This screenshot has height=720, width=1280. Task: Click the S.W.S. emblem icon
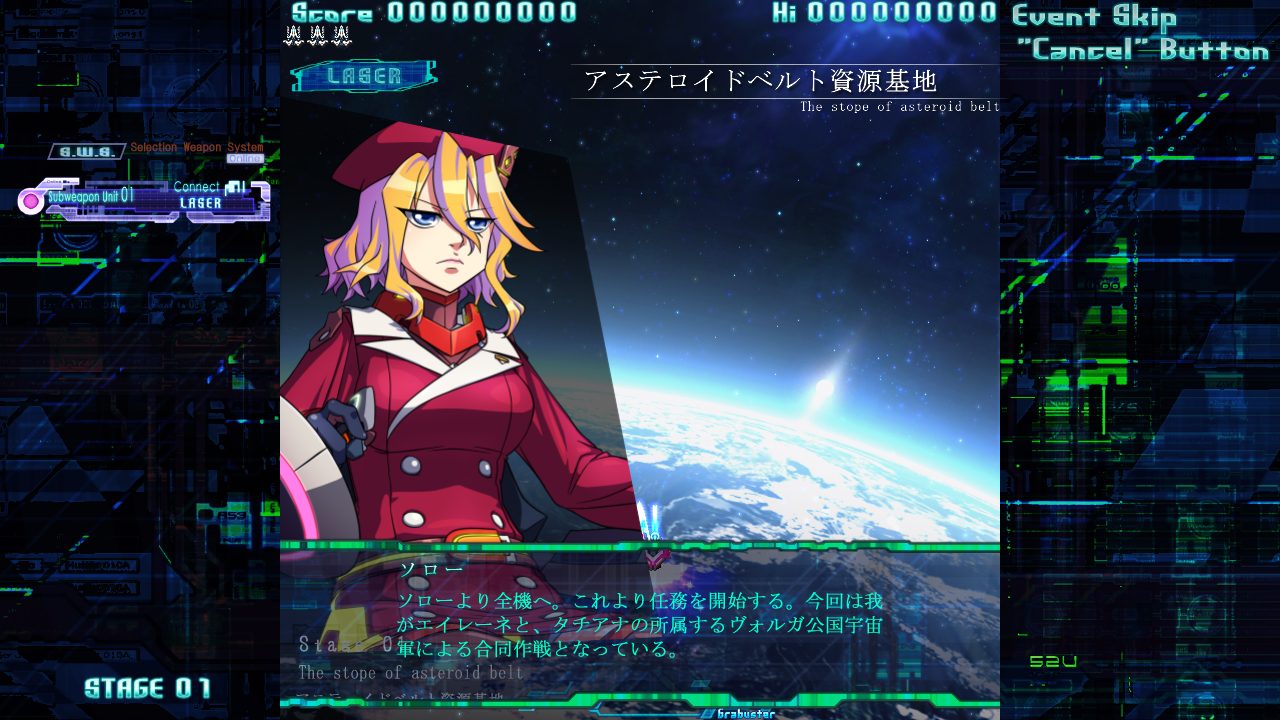[x=87, y=151]
